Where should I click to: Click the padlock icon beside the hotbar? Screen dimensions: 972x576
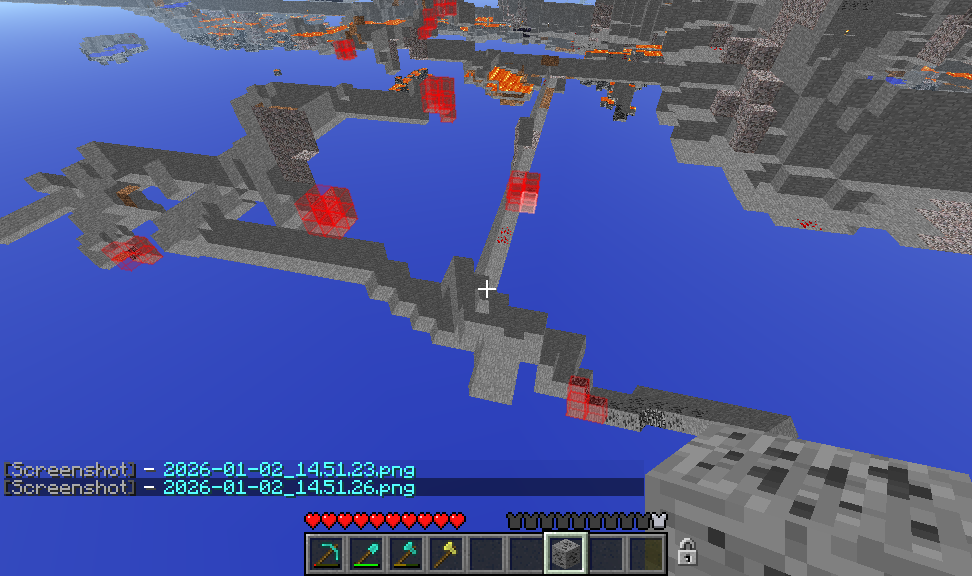[x=686, y=551]
